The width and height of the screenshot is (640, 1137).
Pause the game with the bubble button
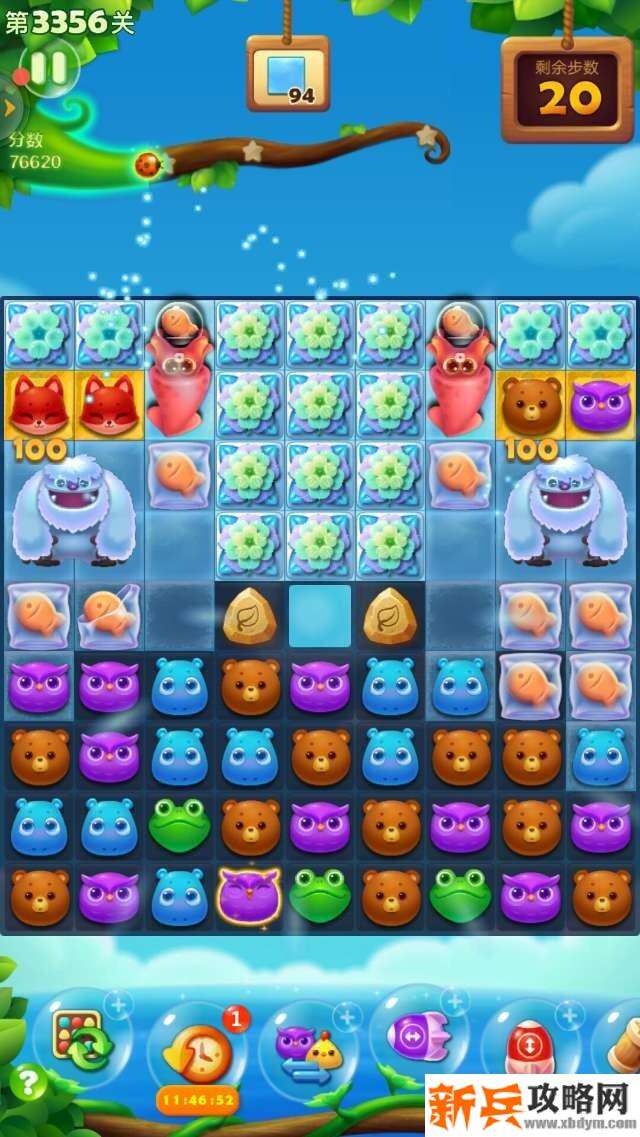click(x=47, y=68)
